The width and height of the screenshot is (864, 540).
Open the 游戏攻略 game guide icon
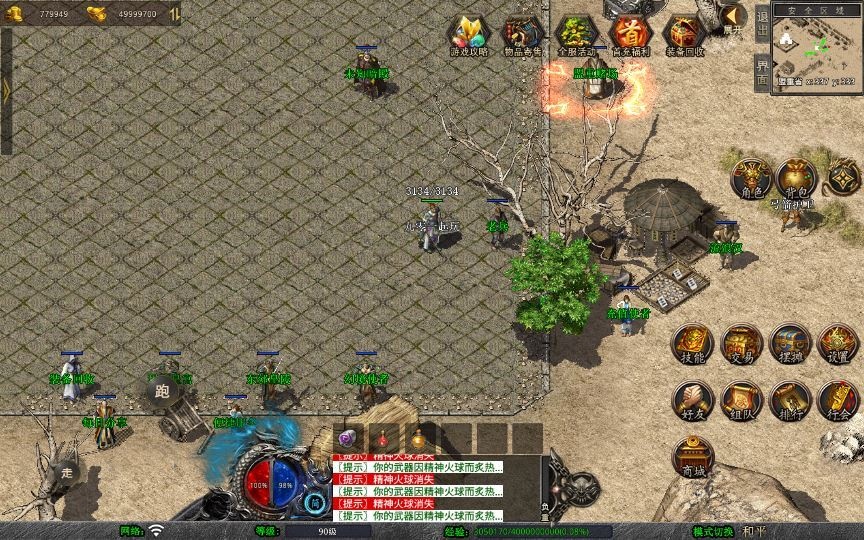468,35
